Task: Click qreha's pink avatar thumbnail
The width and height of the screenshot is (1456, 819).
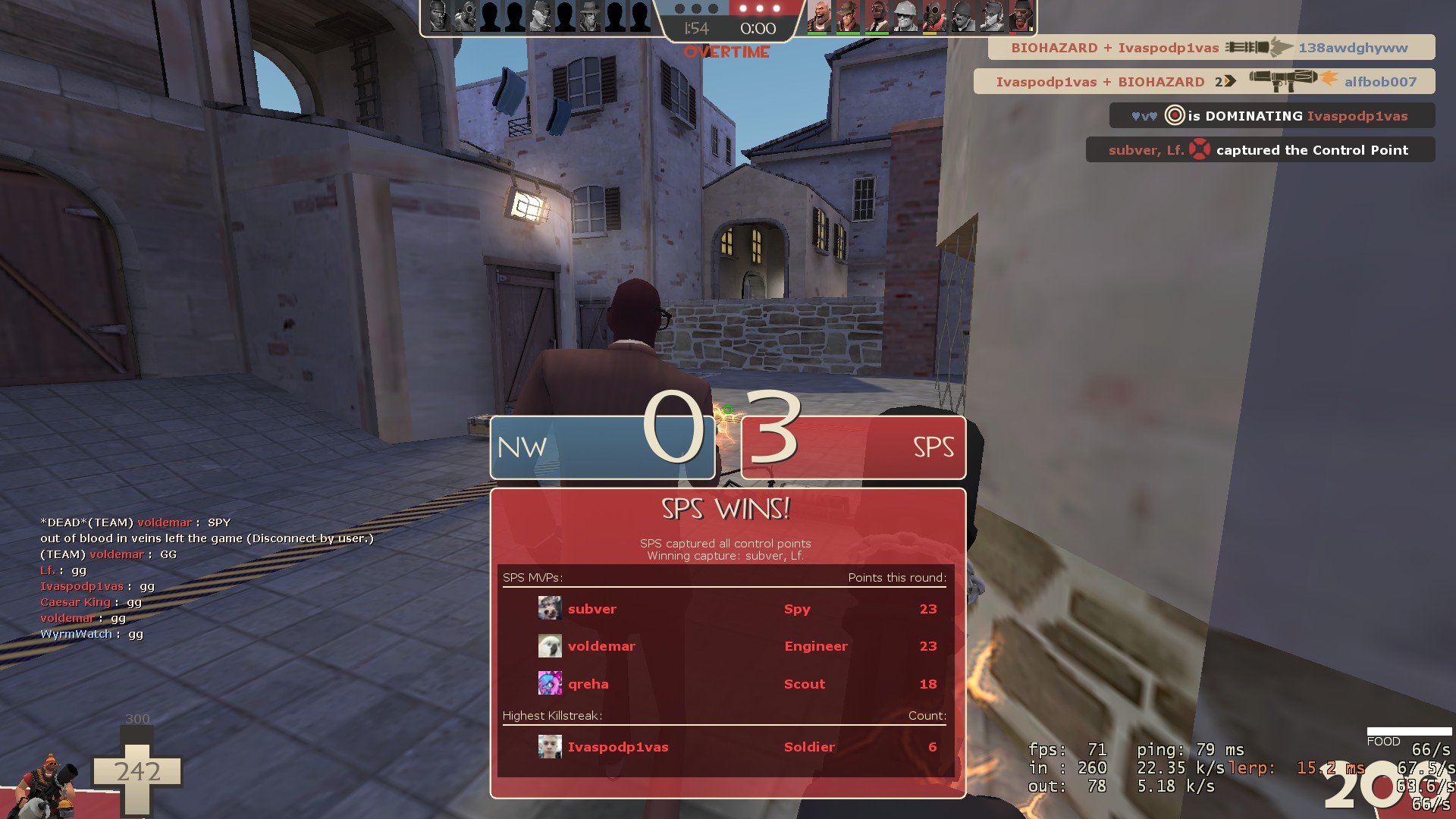Action: pos(550,683)
